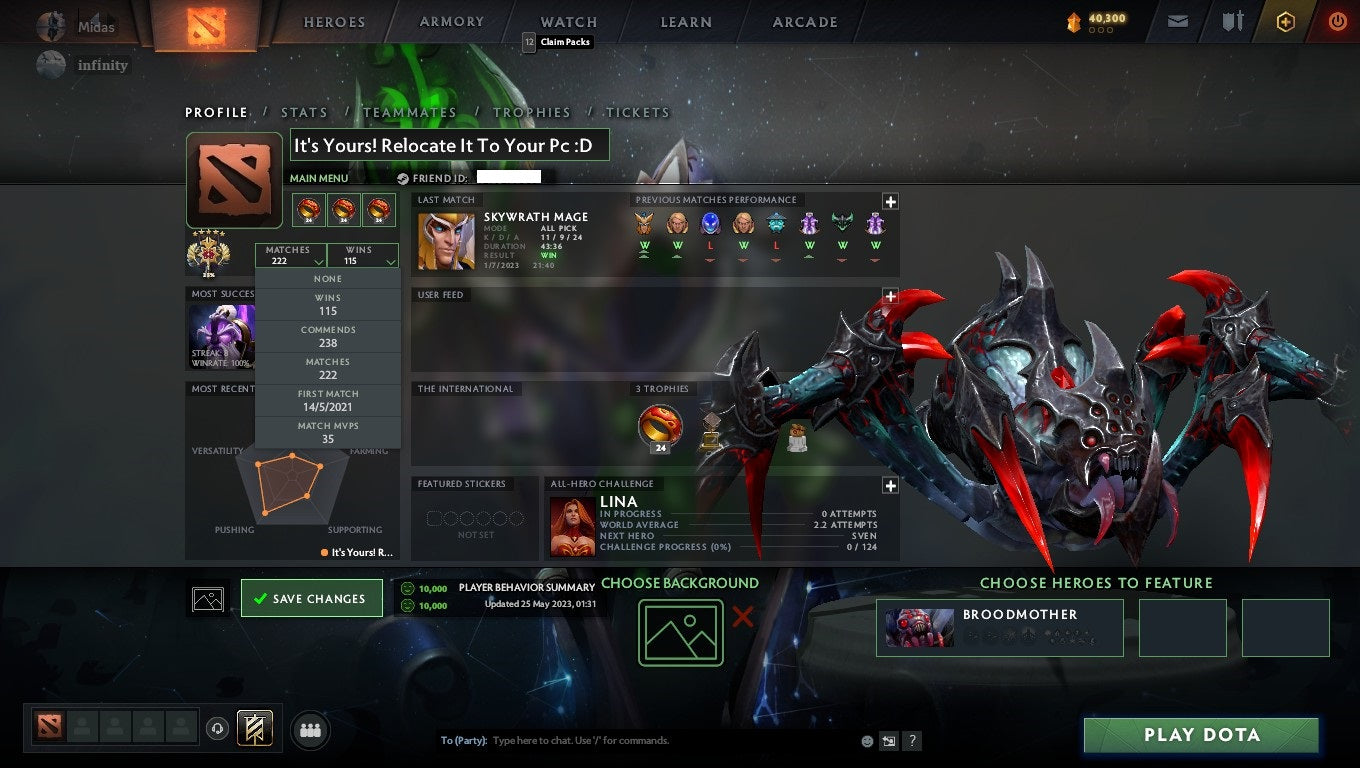Click the red power button icon
Viewport: 1360px width, 768px height.
pos(1338,21)
